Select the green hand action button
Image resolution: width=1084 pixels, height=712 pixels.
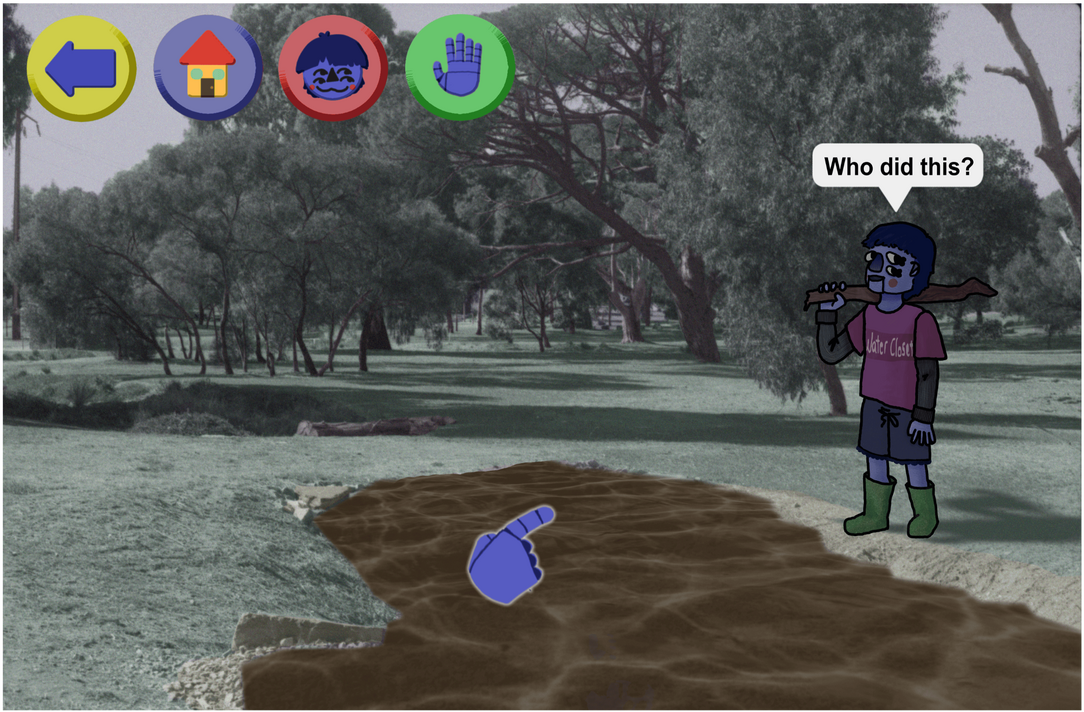coord(459,68)
